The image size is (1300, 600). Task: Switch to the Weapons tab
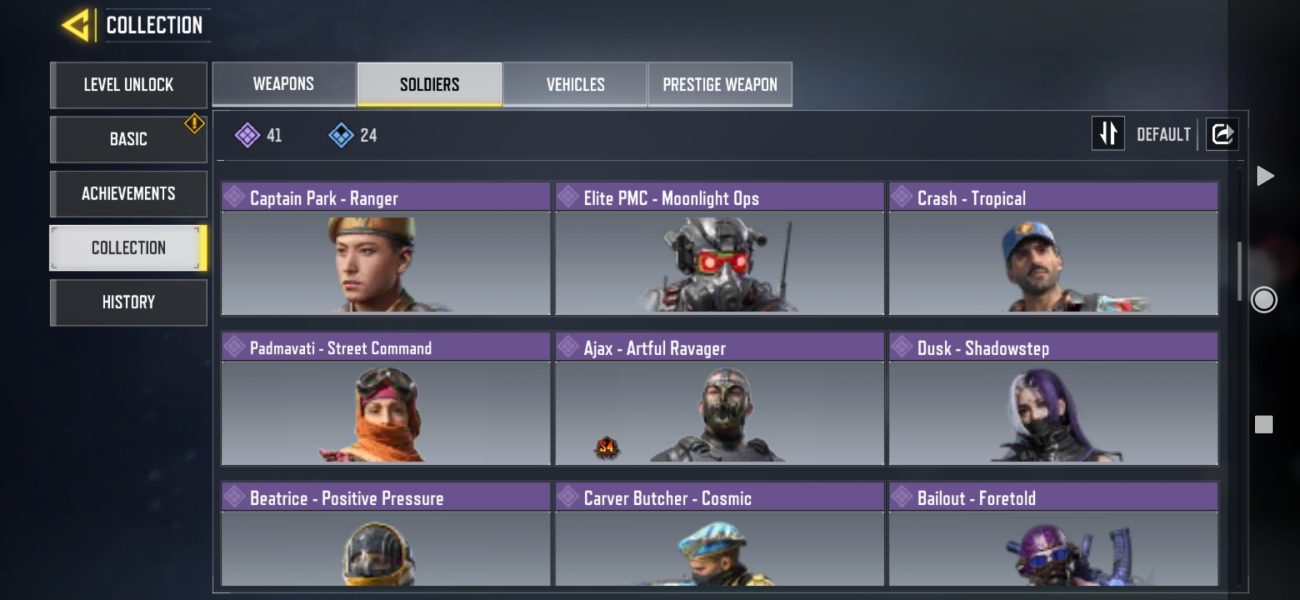click(x=284, y=84)
